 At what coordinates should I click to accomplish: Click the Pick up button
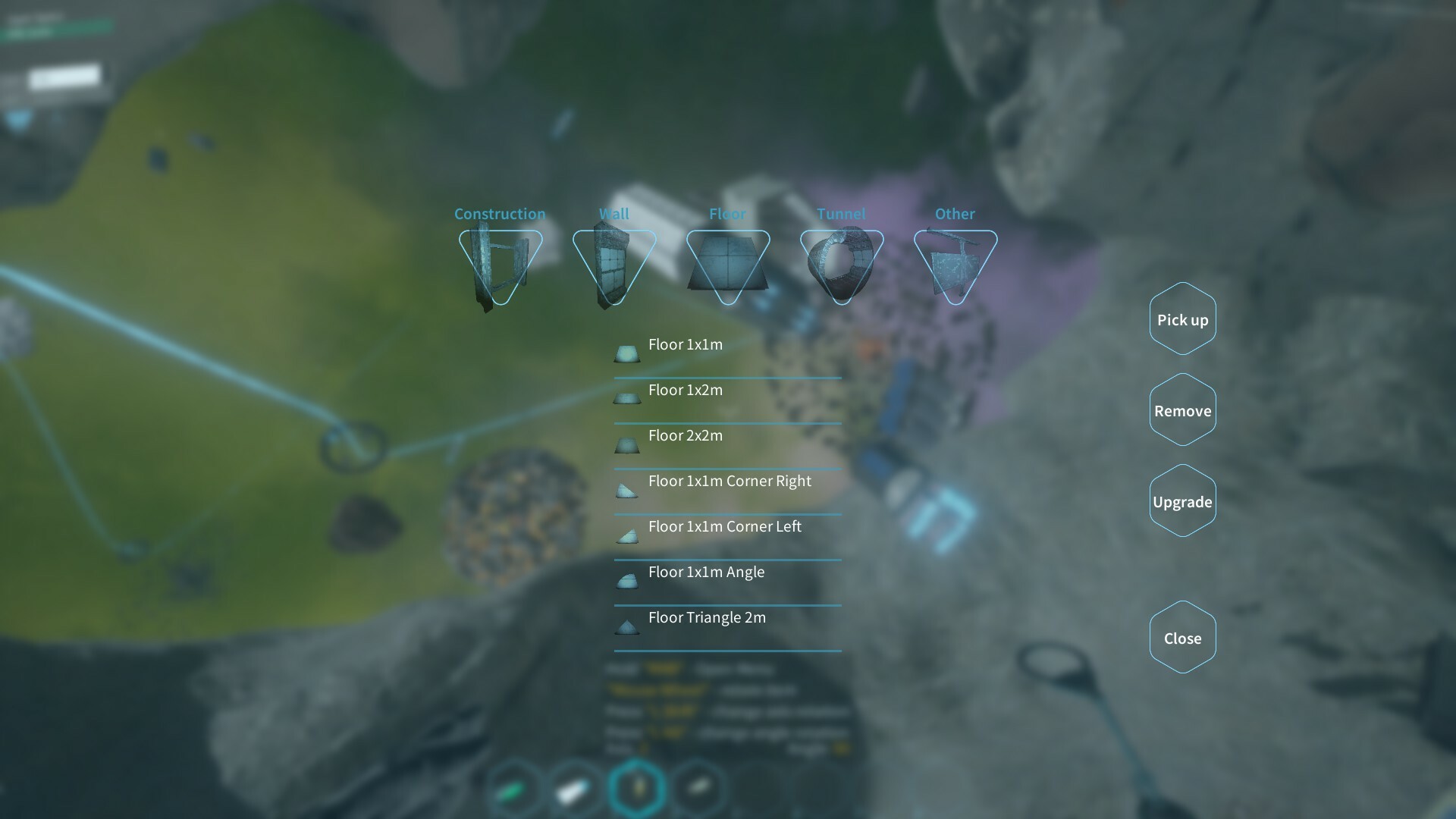(1182, 319)
